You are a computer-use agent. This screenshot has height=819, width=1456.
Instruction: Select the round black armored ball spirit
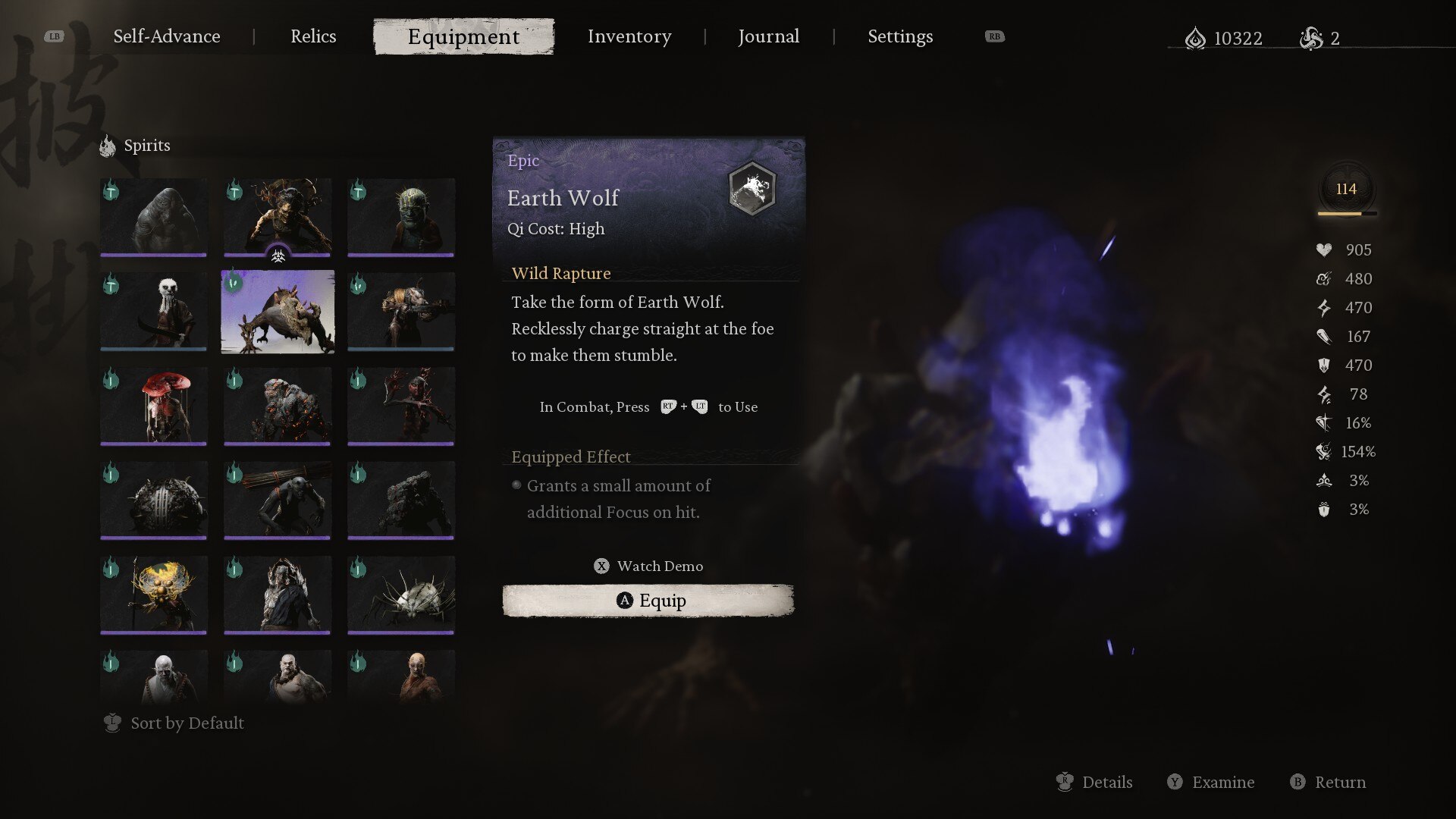(x=154, y=500)
